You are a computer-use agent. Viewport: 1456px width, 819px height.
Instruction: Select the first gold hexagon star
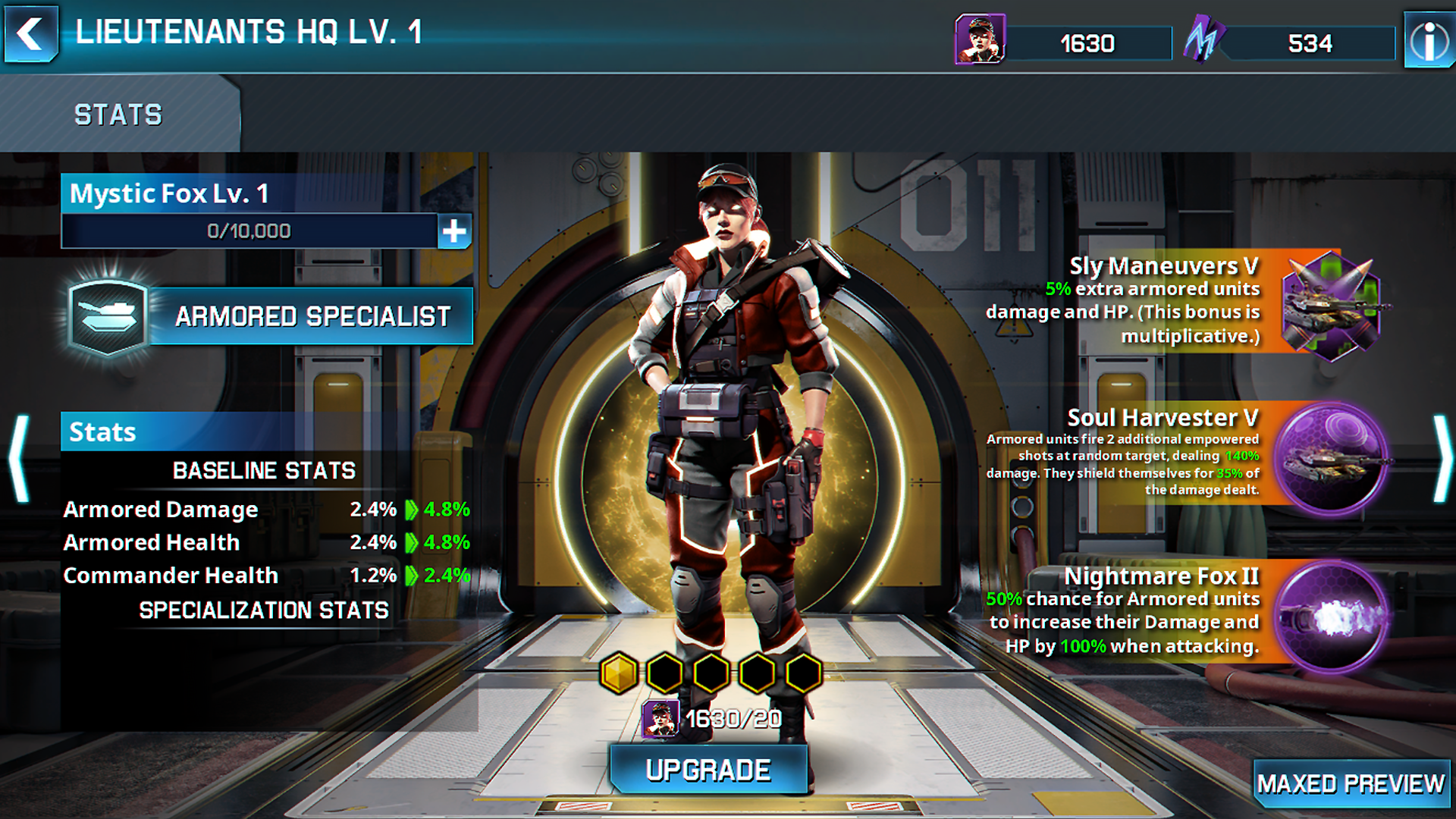tap(619, 672)
